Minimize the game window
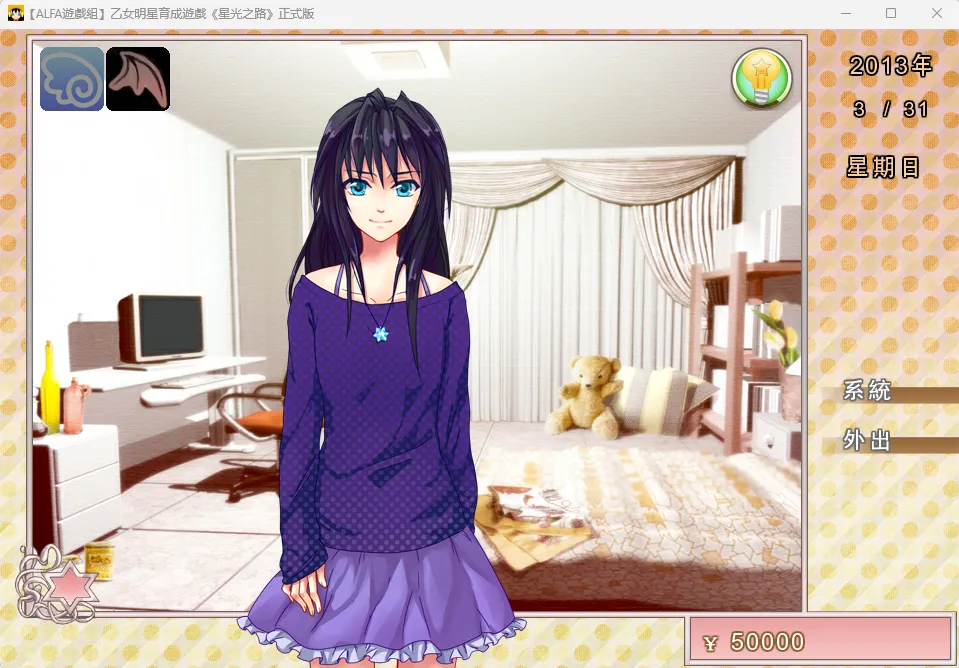Image resolution: width=959 pixels, height=668 pixels. (845, 14)
